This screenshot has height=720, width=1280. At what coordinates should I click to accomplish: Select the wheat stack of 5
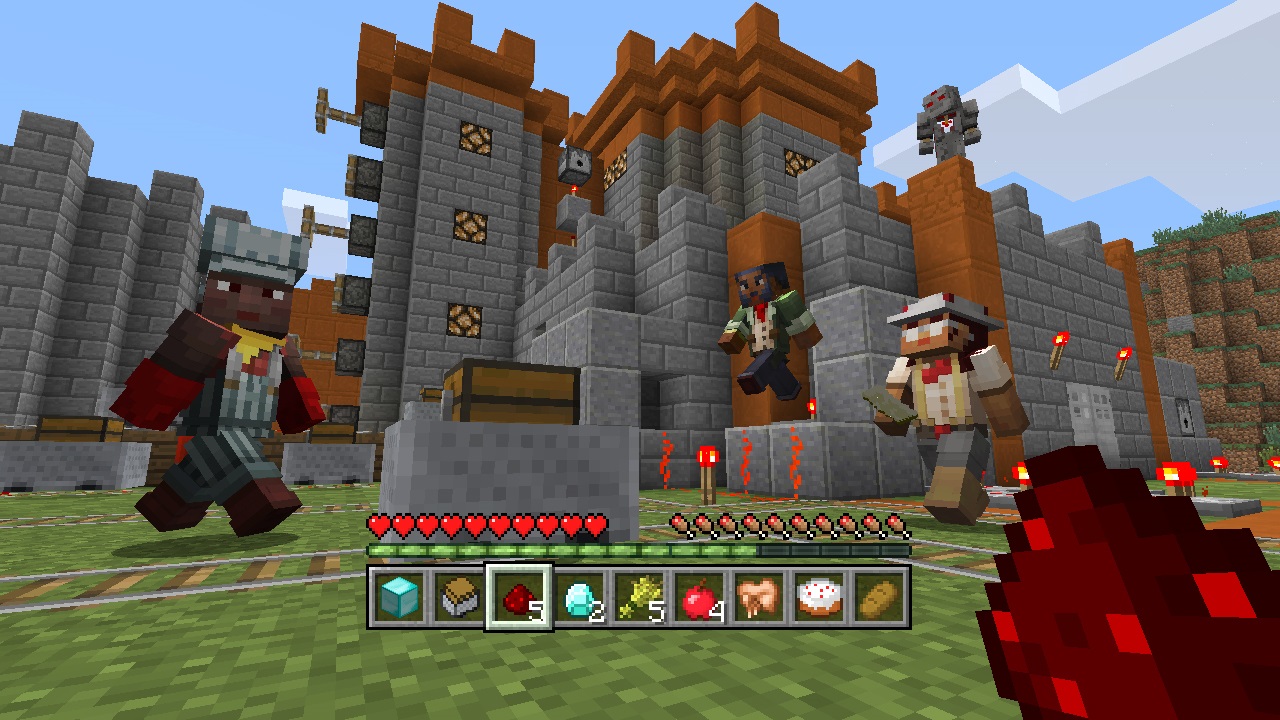pyautogui.click(x=640, y=600)
